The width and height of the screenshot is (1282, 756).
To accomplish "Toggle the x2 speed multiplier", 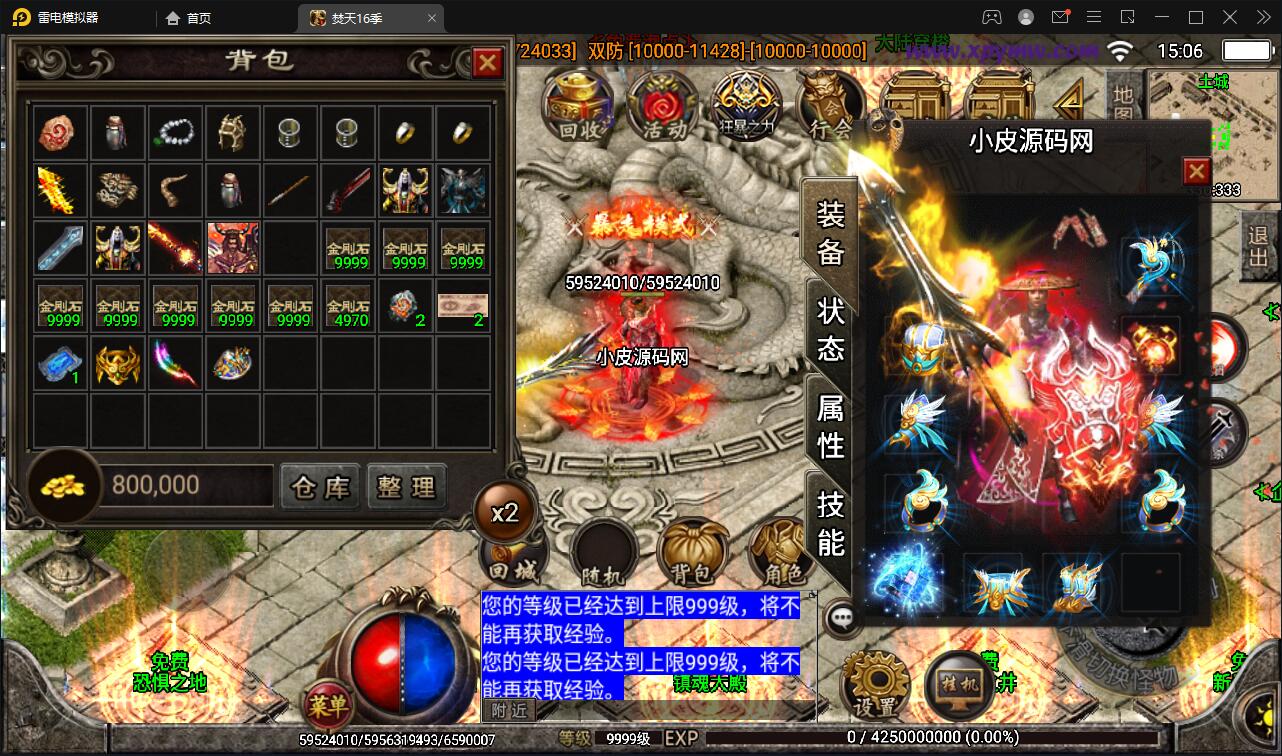I will 506,512.
